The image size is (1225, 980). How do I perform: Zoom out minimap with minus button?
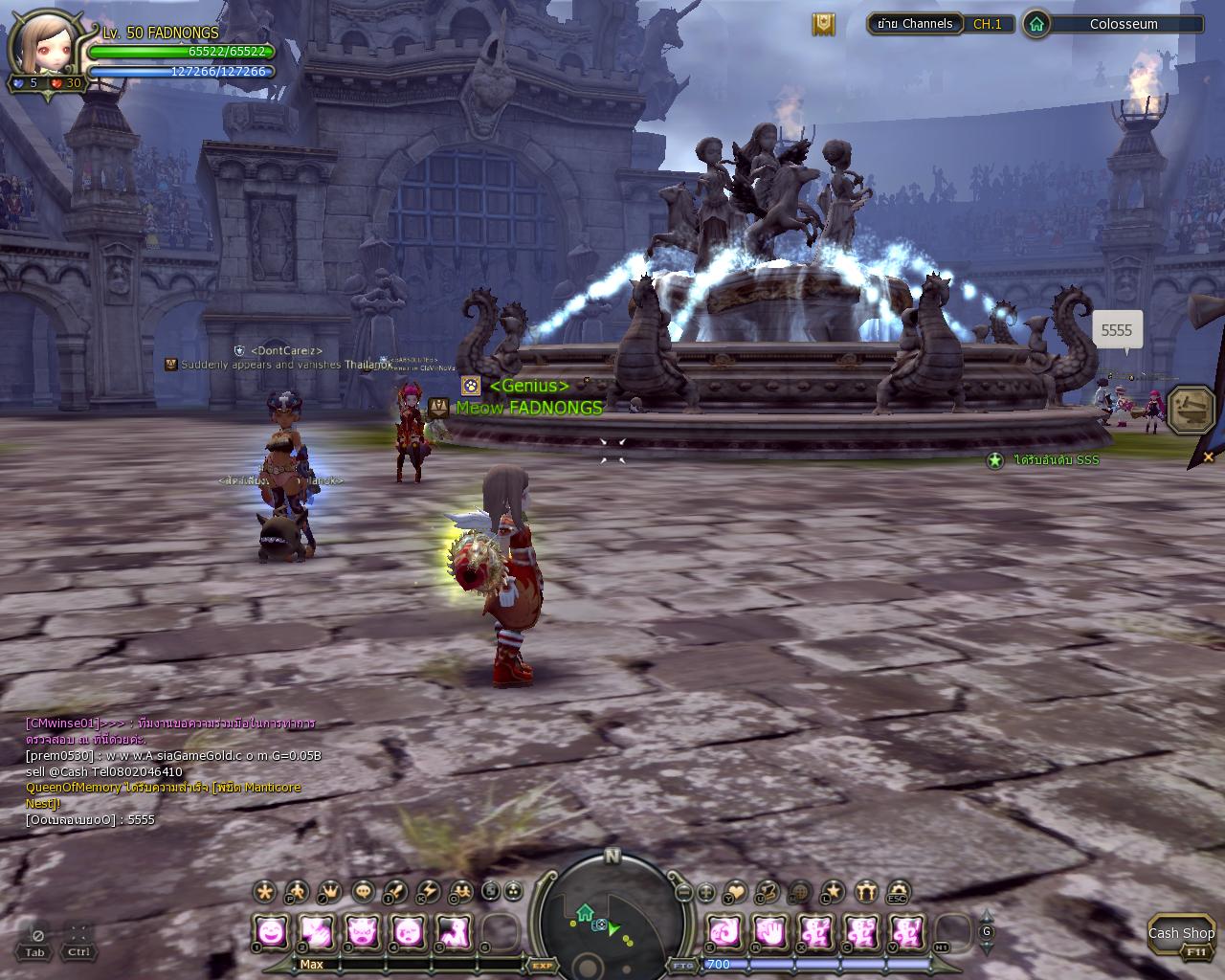[683, 893]
